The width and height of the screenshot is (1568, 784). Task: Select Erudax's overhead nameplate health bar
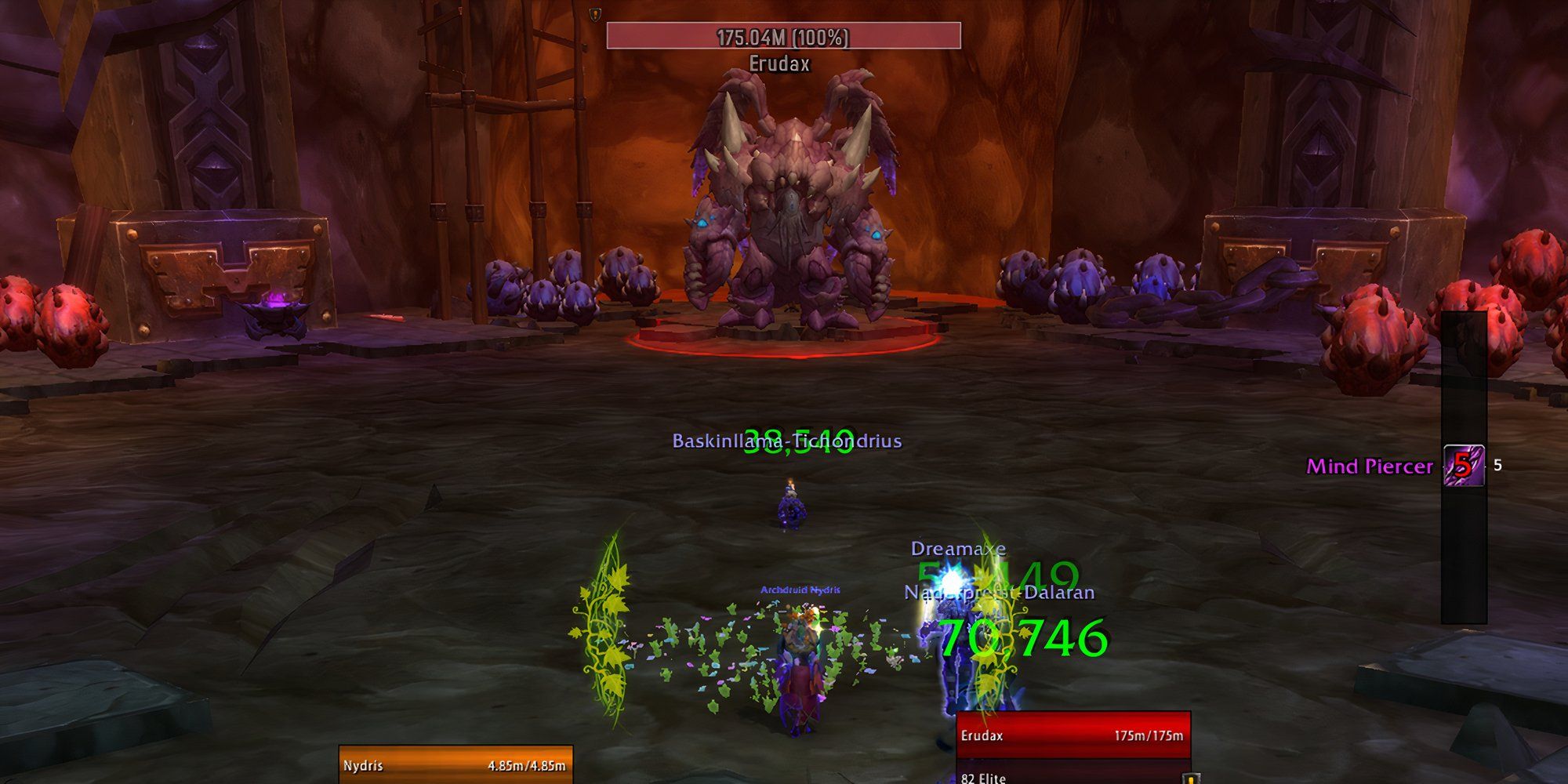pyautogui.click(x=784, y=35)
